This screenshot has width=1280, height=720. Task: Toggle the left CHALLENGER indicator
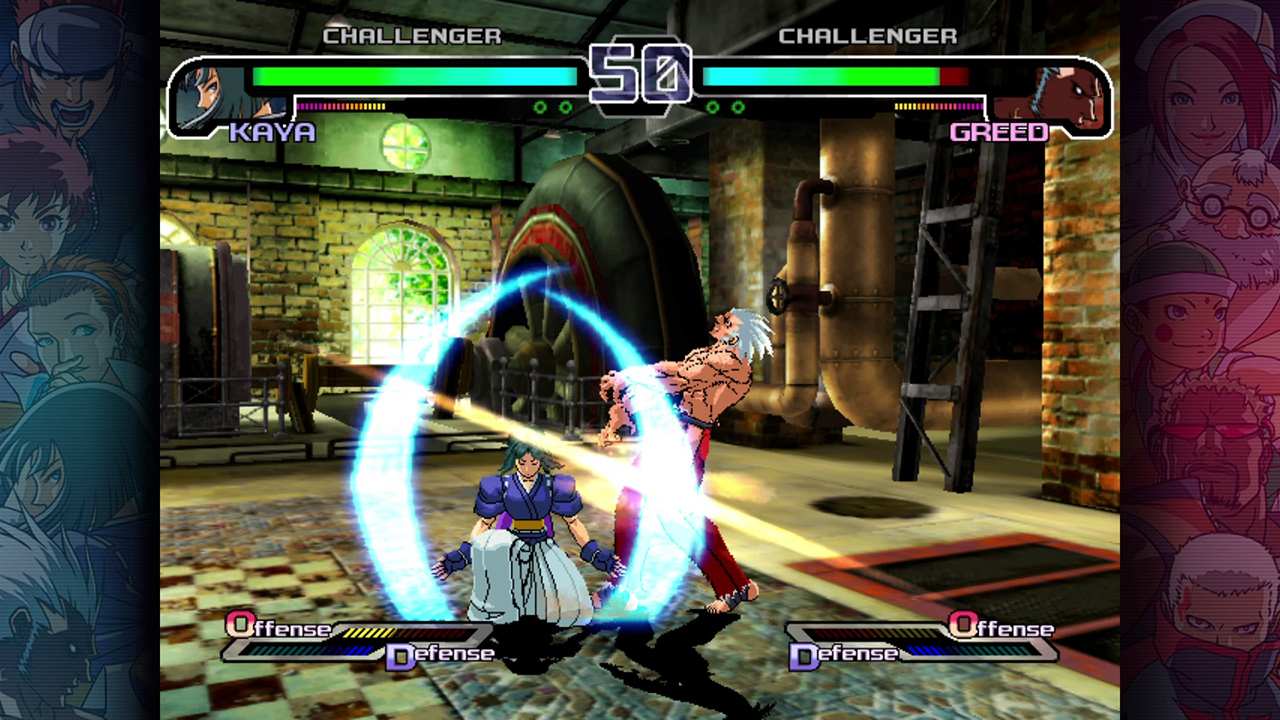(412, 37)
